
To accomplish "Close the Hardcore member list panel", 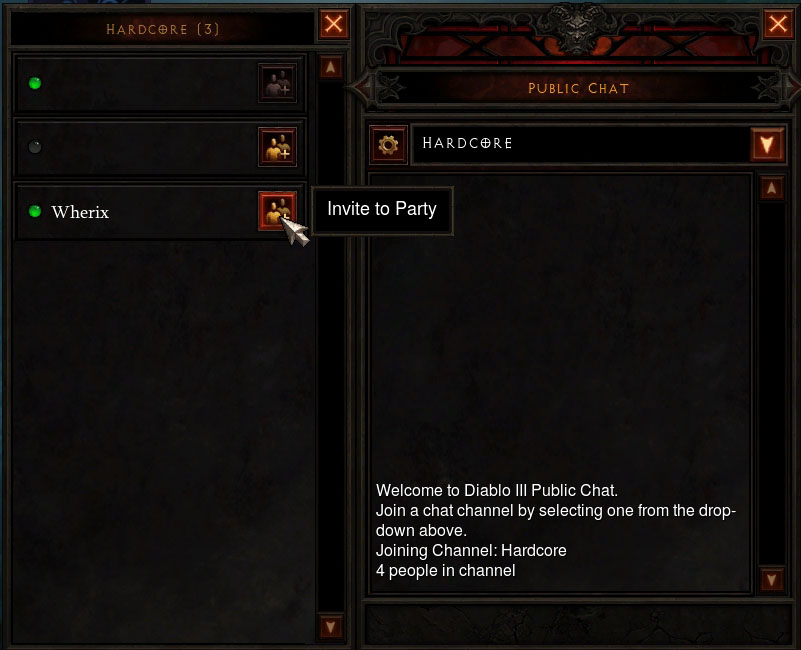I will [x=334, y=25].
